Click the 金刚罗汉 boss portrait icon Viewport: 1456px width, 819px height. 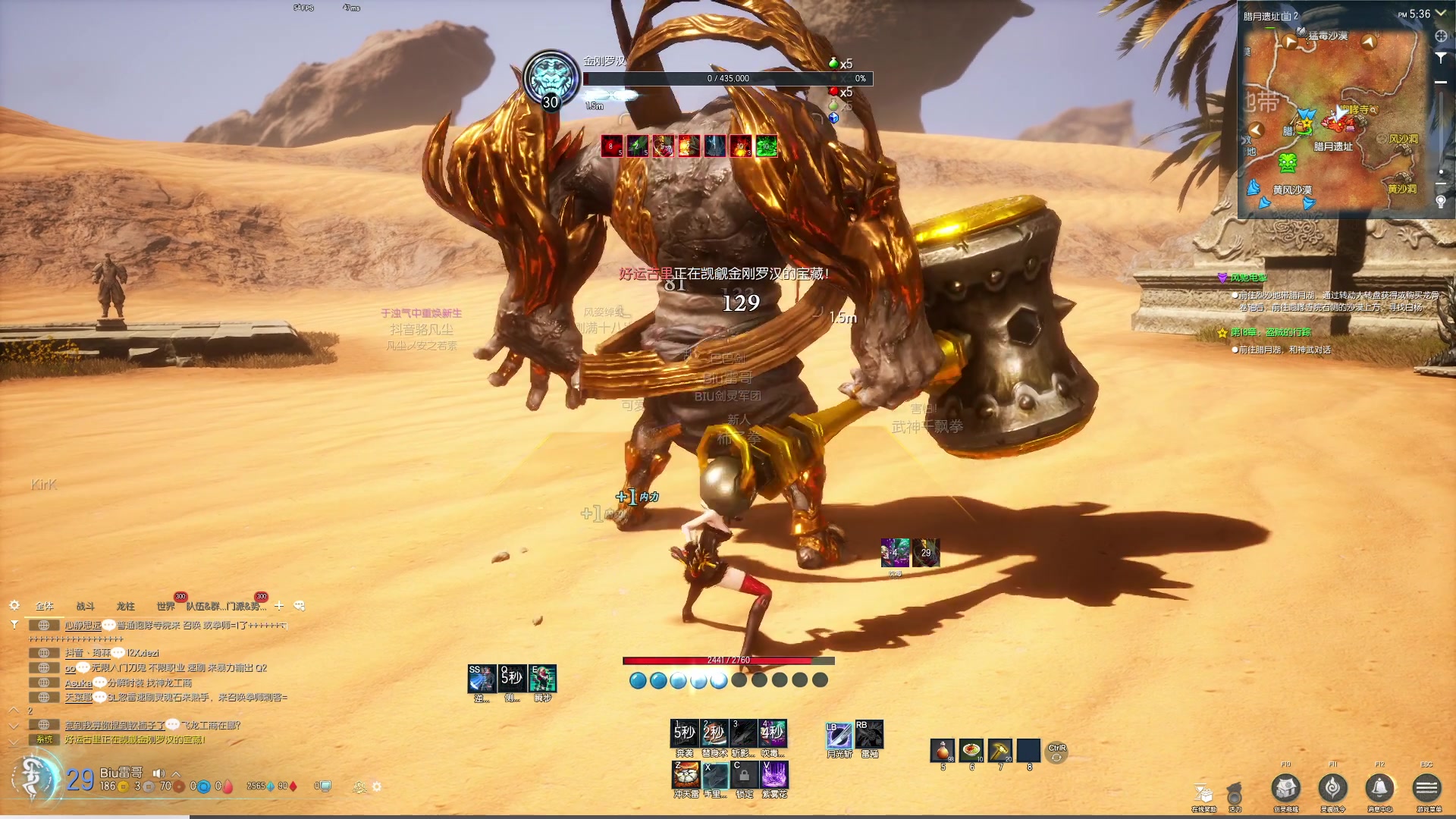point(551,79)
